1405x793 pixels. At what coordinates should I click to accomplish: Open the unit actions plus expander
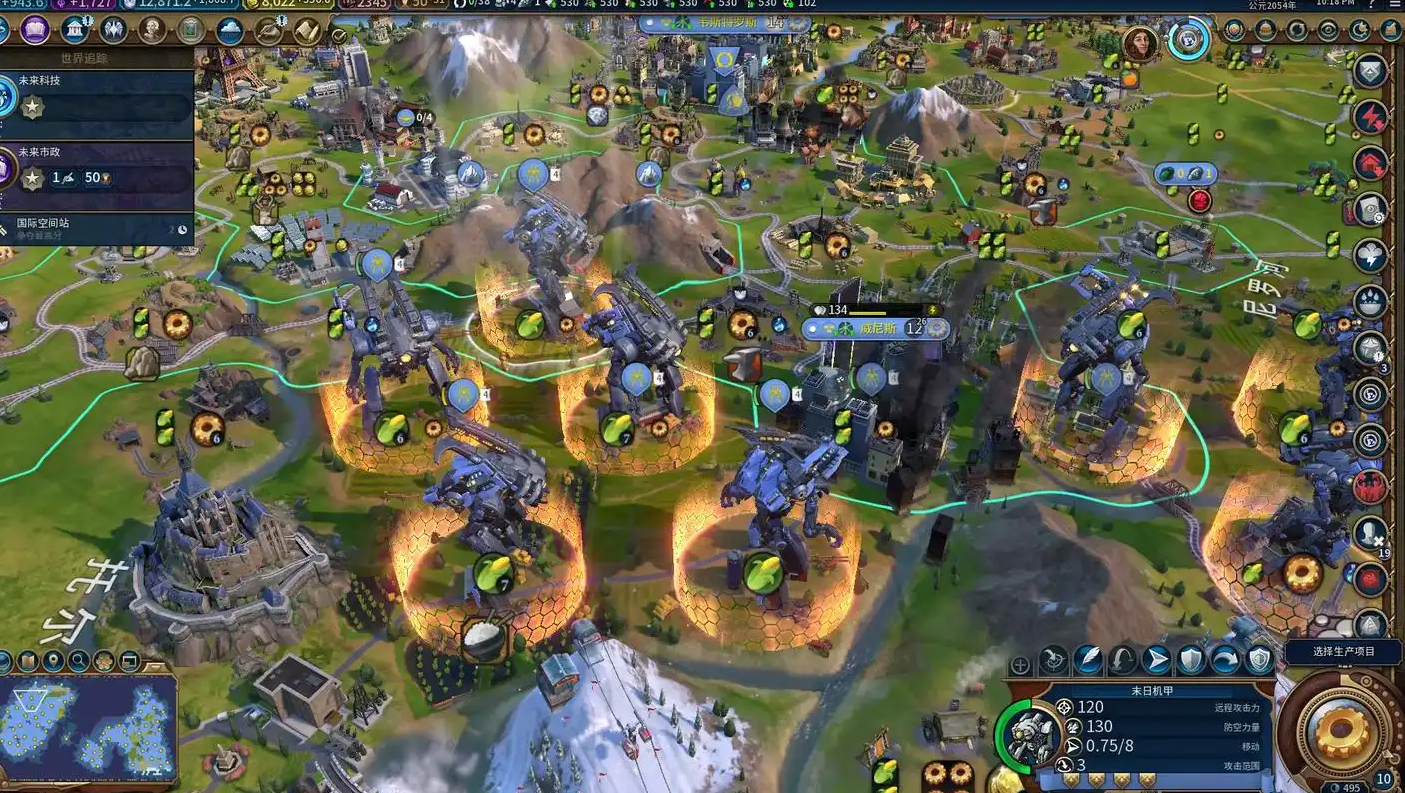1020,664
